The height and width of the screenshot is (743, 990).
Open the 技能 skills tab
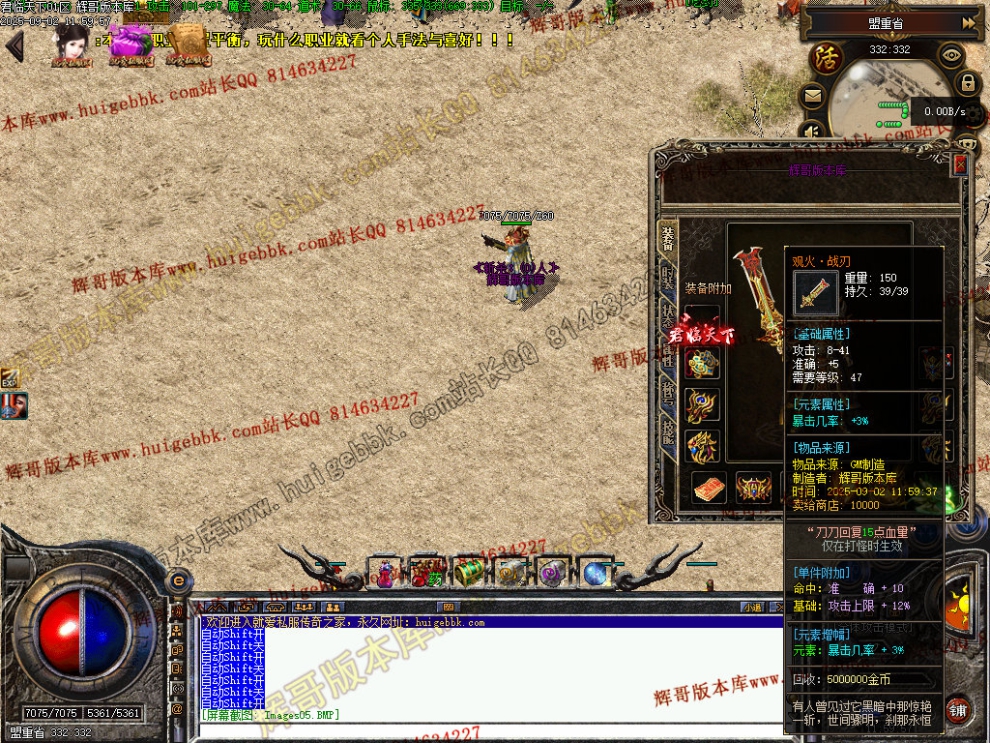point(667,432)
